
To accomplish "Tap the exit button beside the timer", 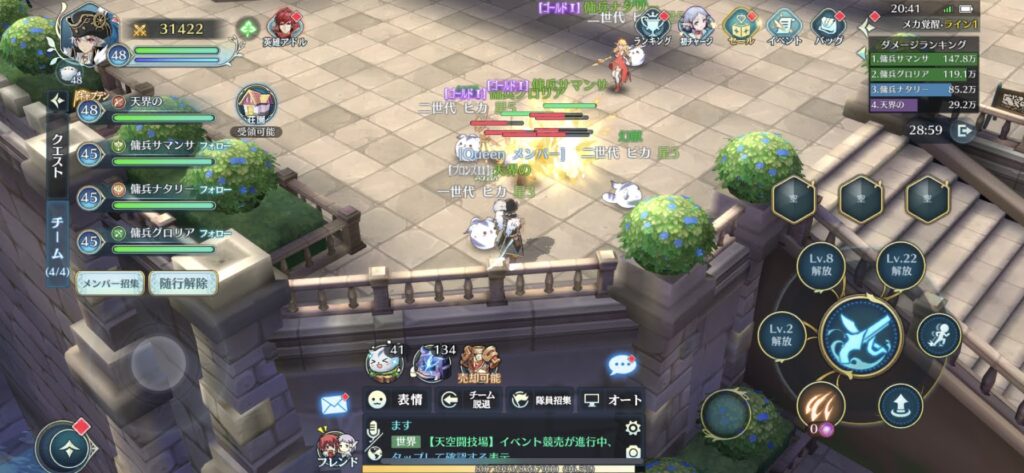I will click(964, 130).
